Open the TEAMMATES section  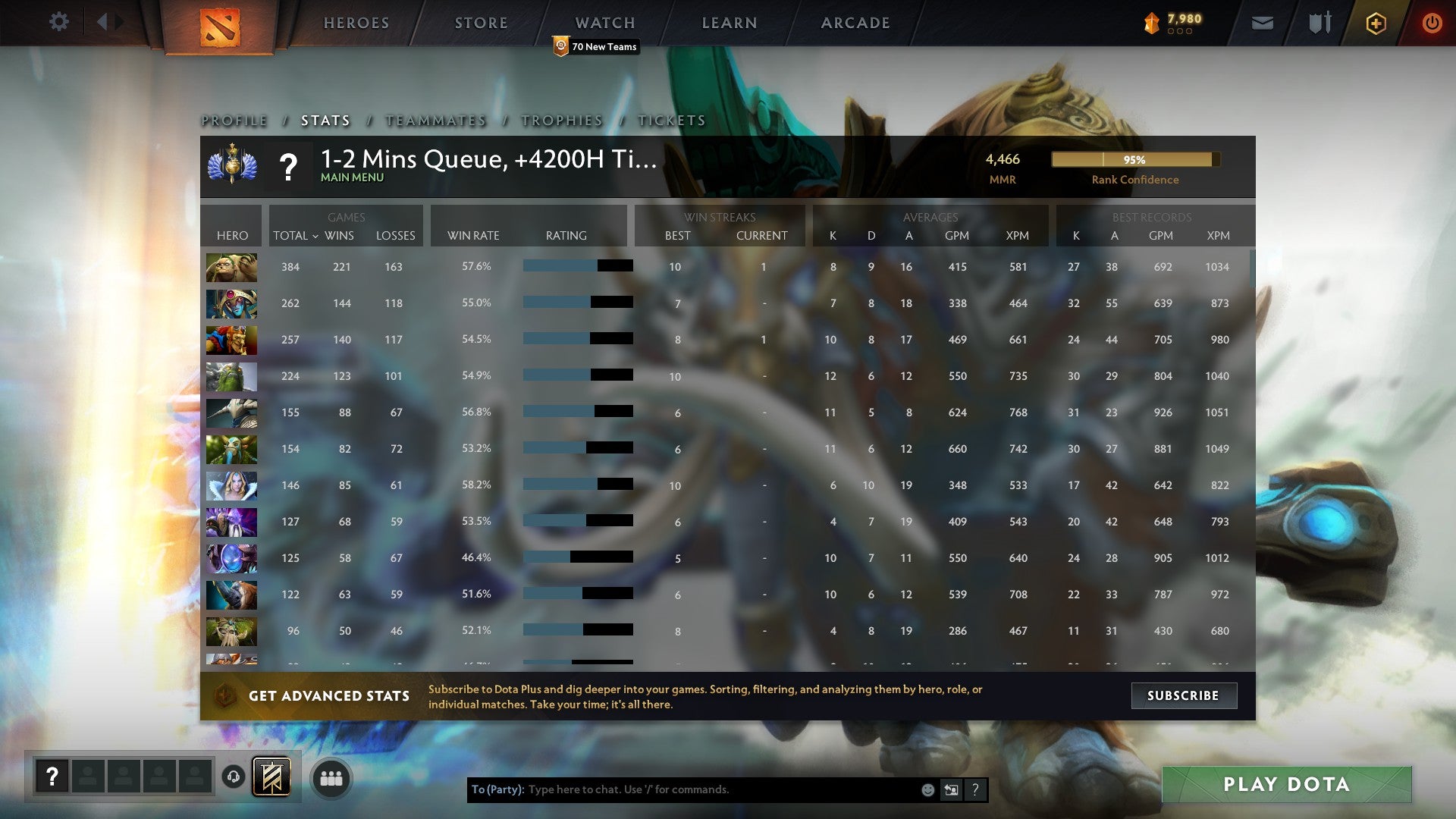click(435, 120)
